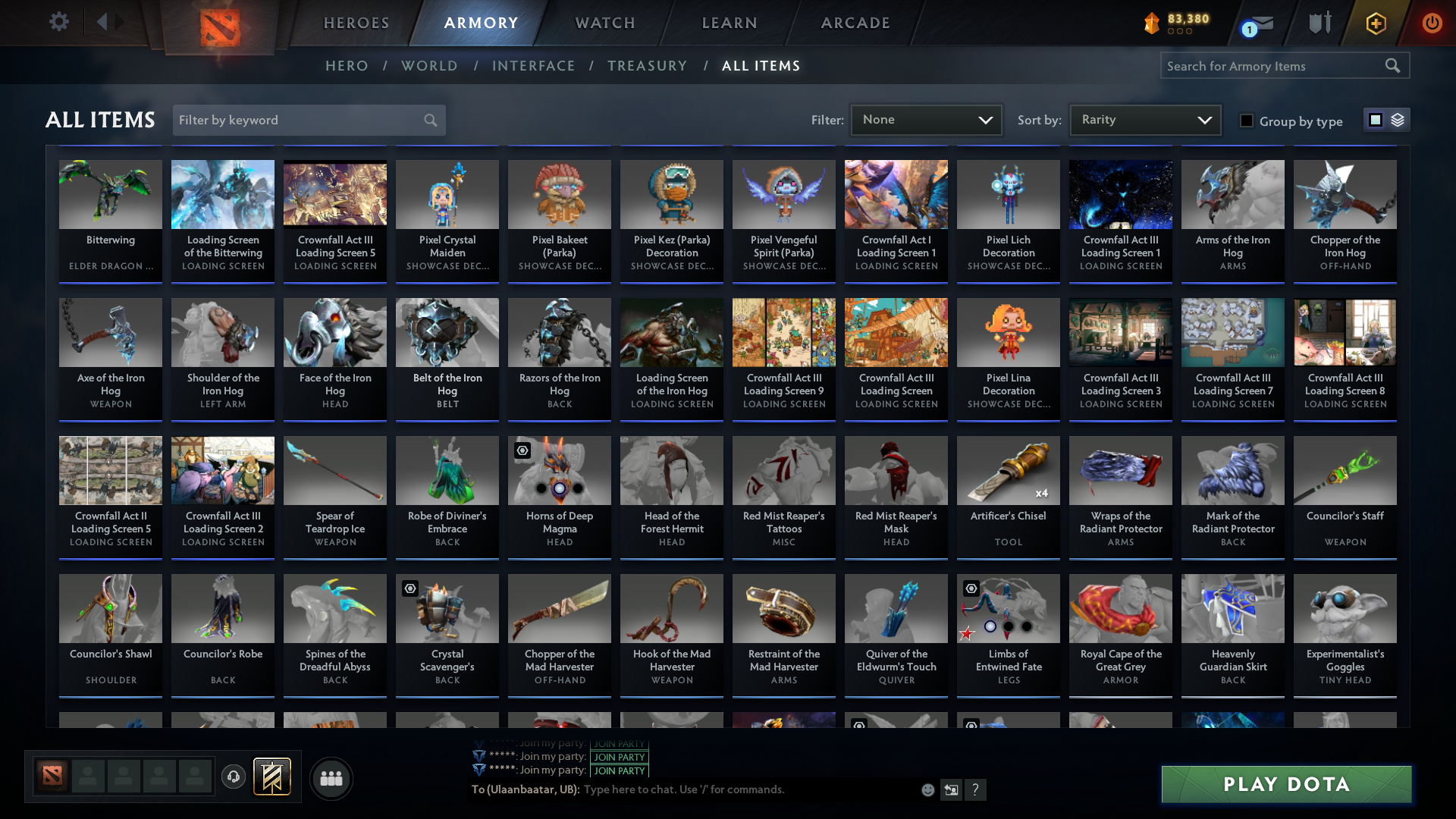
Task: Open the Sort by Rarity dropdown
Action: (1144, 119)
